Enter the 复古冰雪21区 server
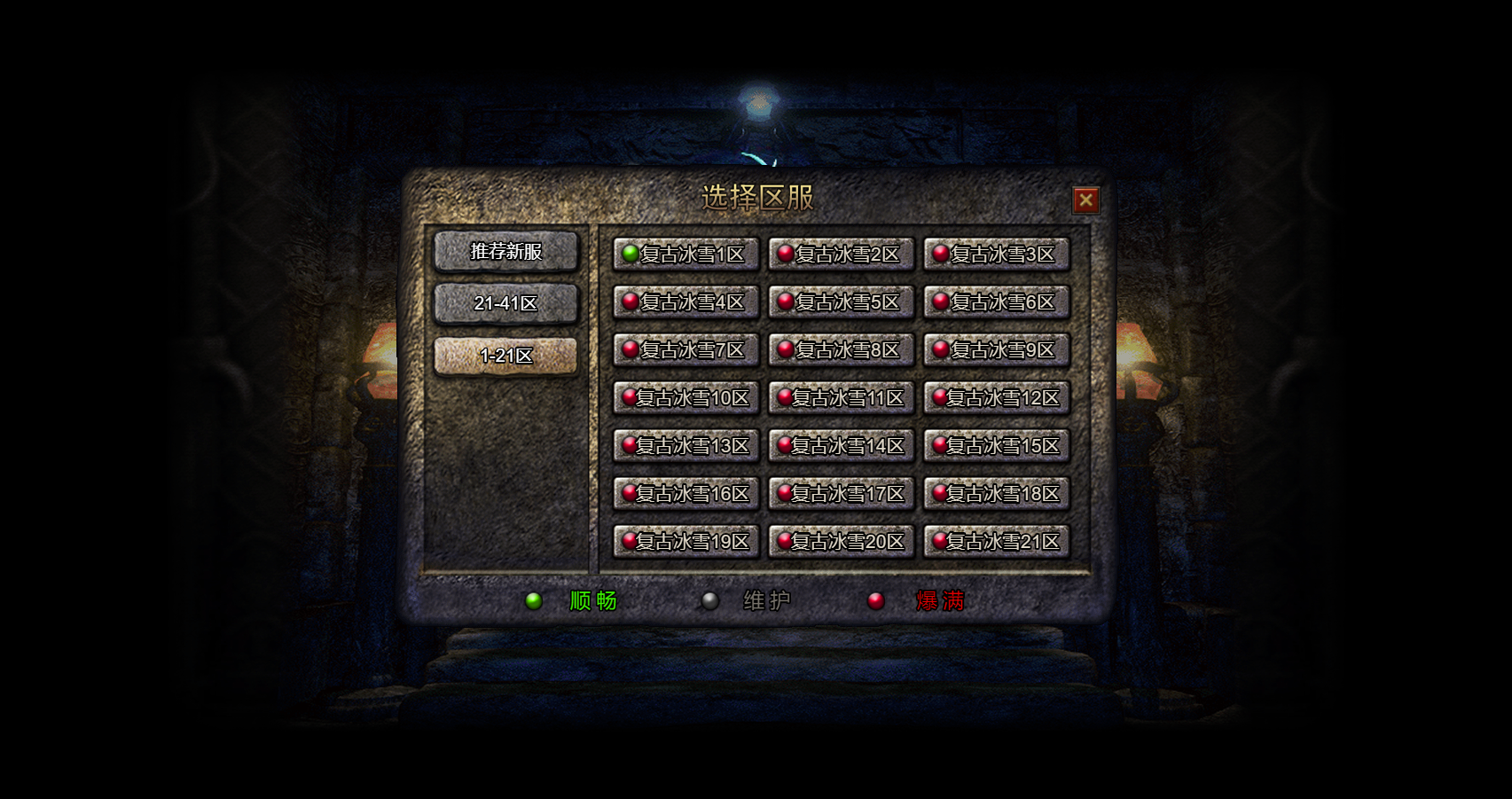This screenshot has width=1512, height=799. tap(996, 542)
